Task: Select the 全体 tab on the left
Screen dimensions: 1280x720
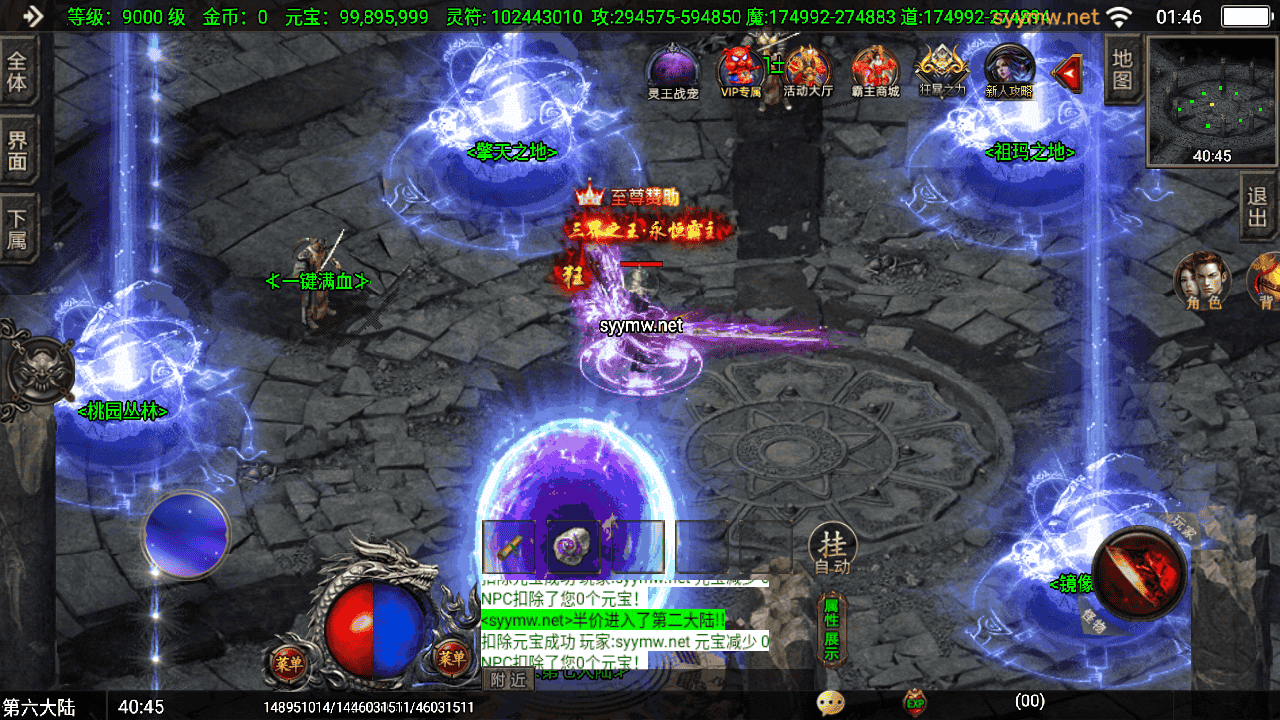Action: [18, 70]
